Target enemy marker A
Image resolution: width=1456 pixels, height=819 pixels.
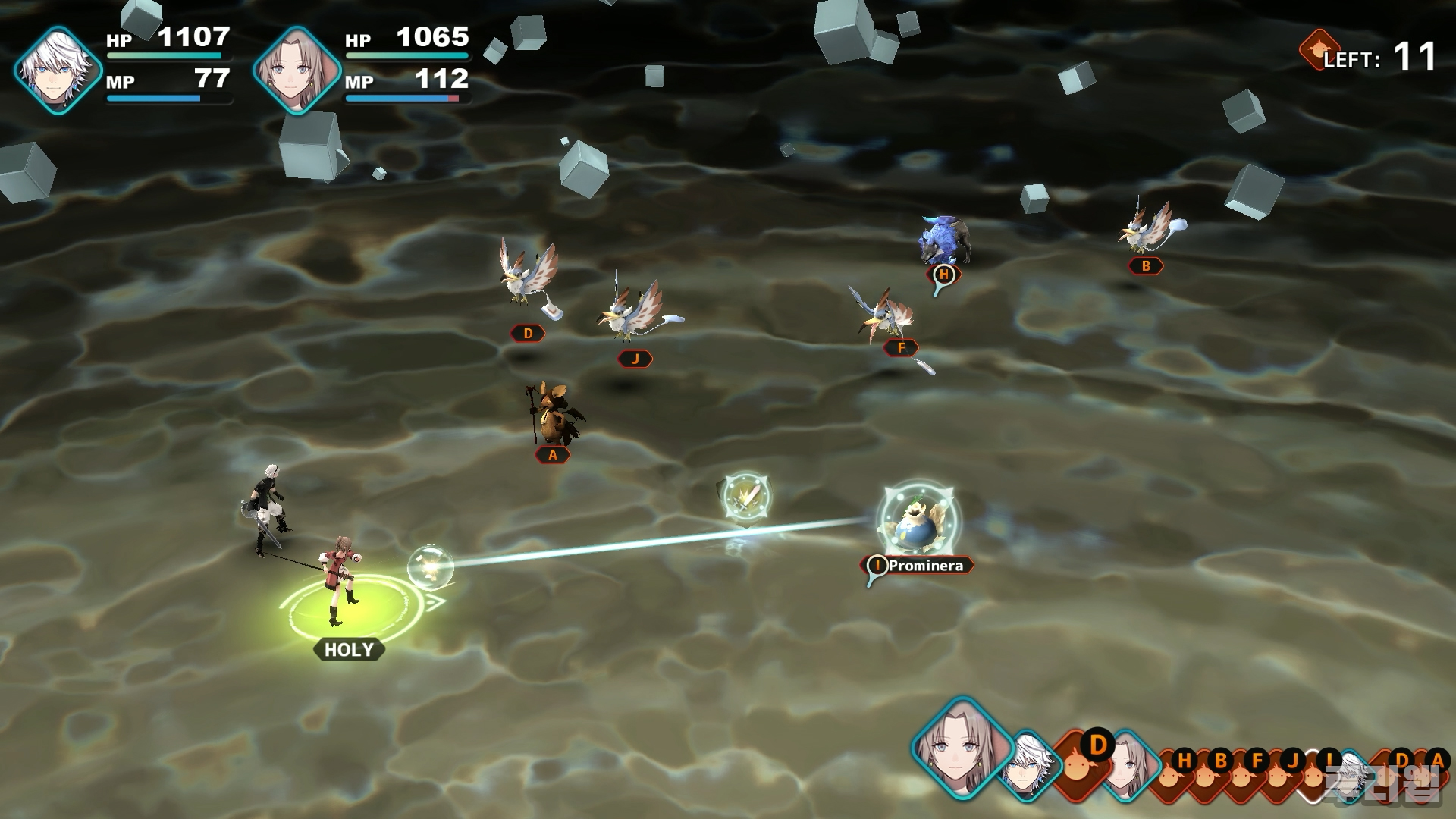pyautogui.click(x=553, y=454)
